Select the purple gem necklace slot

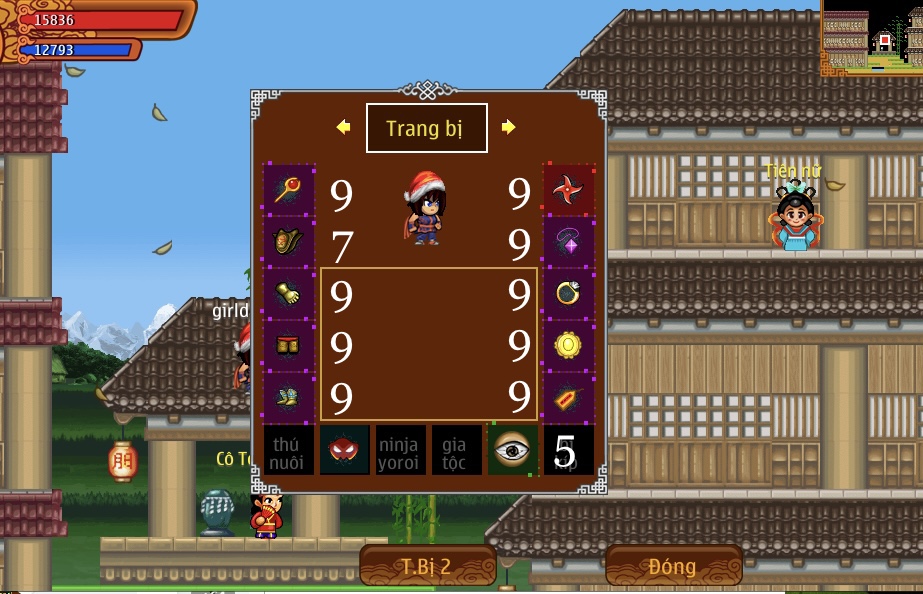pos(569,242)
